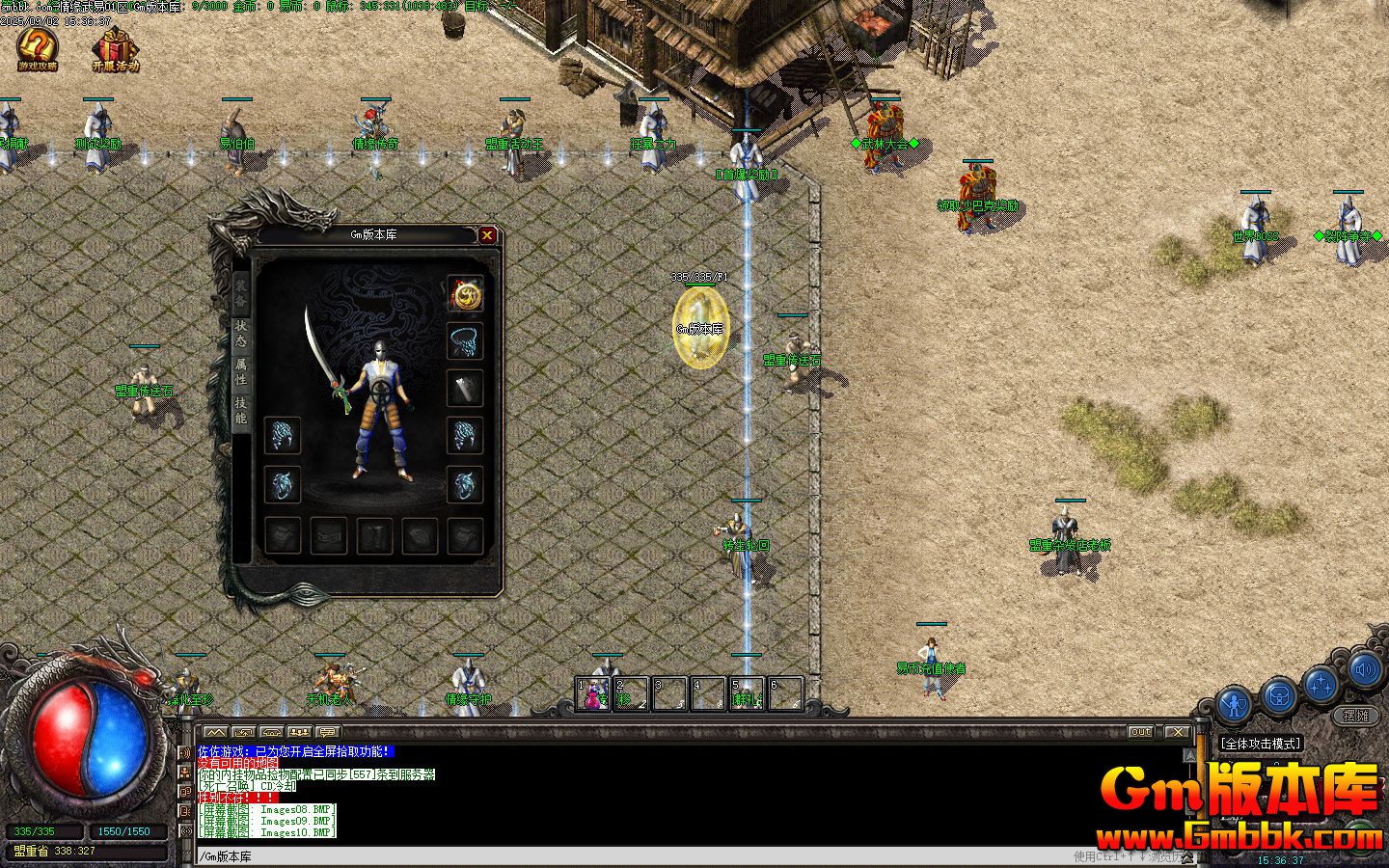
Task: Select the 技能 skills tab
Action: point(240,410)
